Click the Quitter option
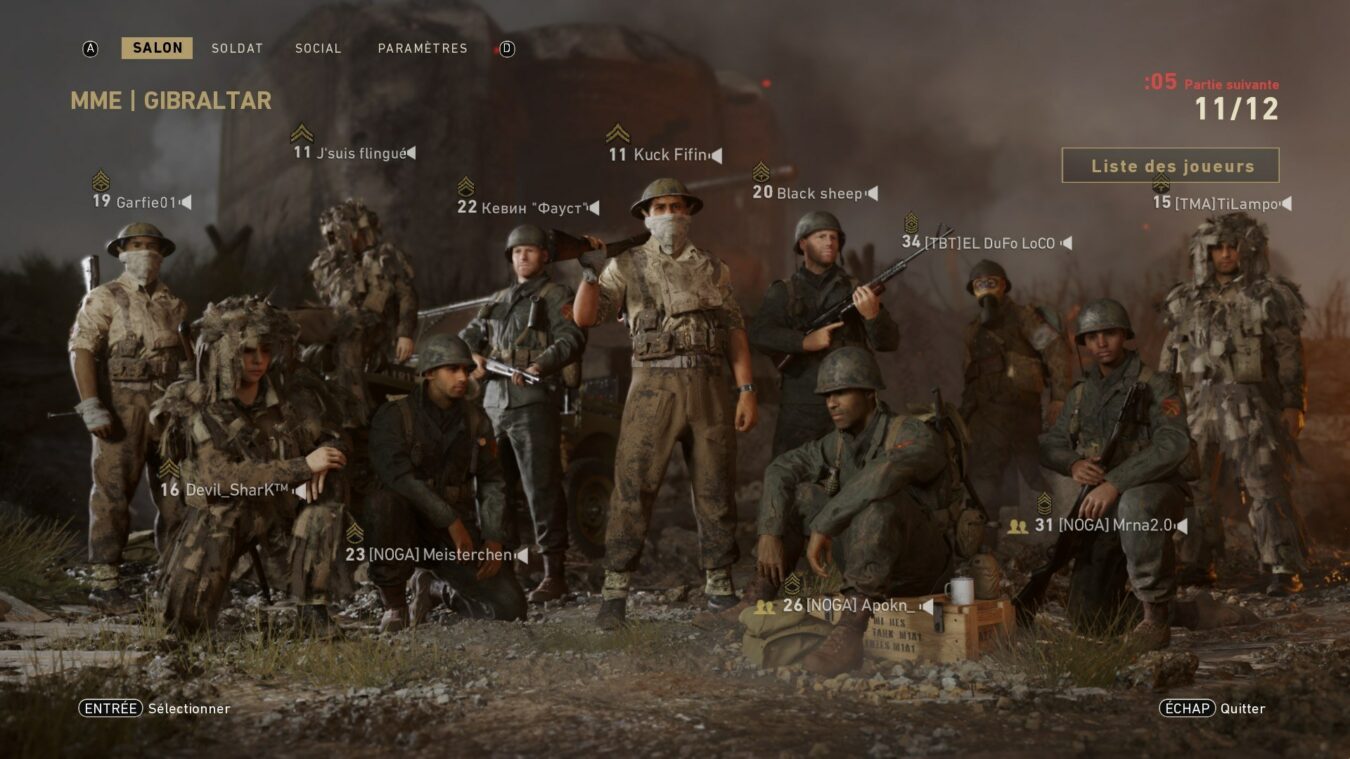The height and width of the screenshot is (759, 1350). point(1212,708)
